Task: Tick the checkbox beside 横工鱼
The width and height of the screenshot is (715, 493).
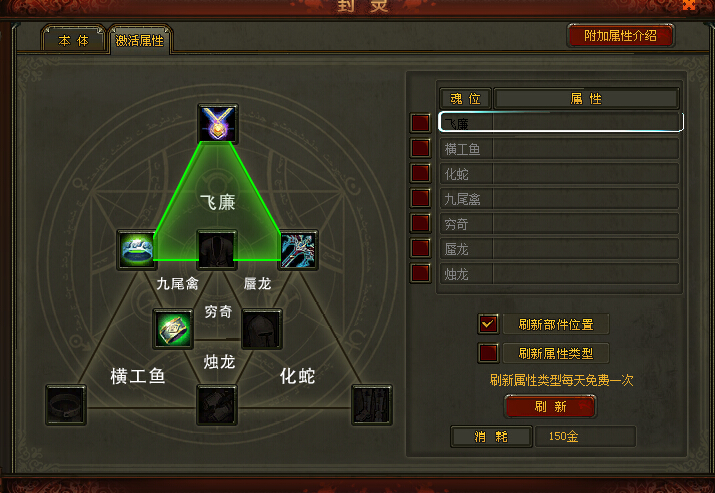Action: click(x=421, y=149)
